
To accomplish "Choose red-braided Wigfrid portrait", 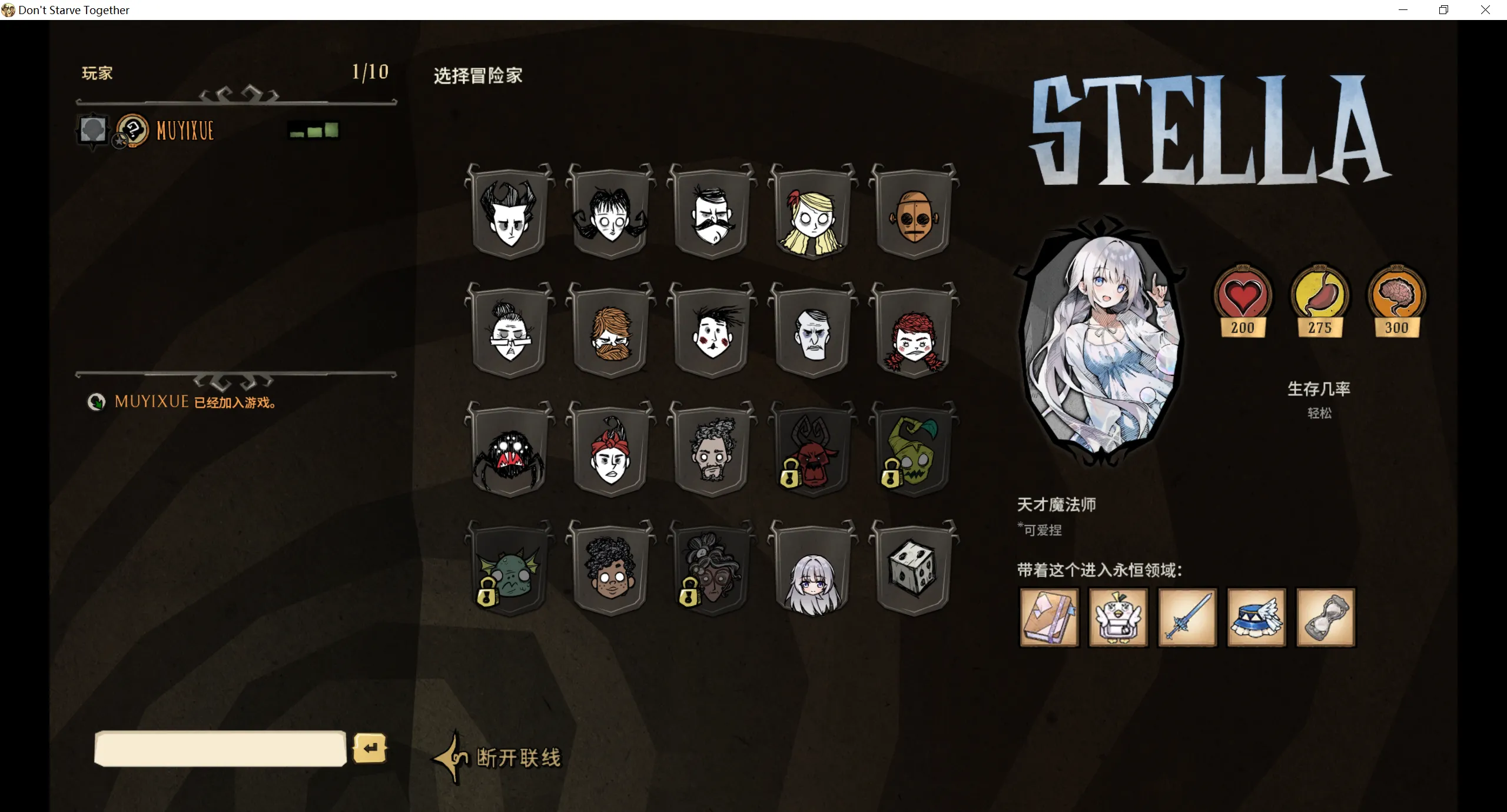I will coord(913,332).
